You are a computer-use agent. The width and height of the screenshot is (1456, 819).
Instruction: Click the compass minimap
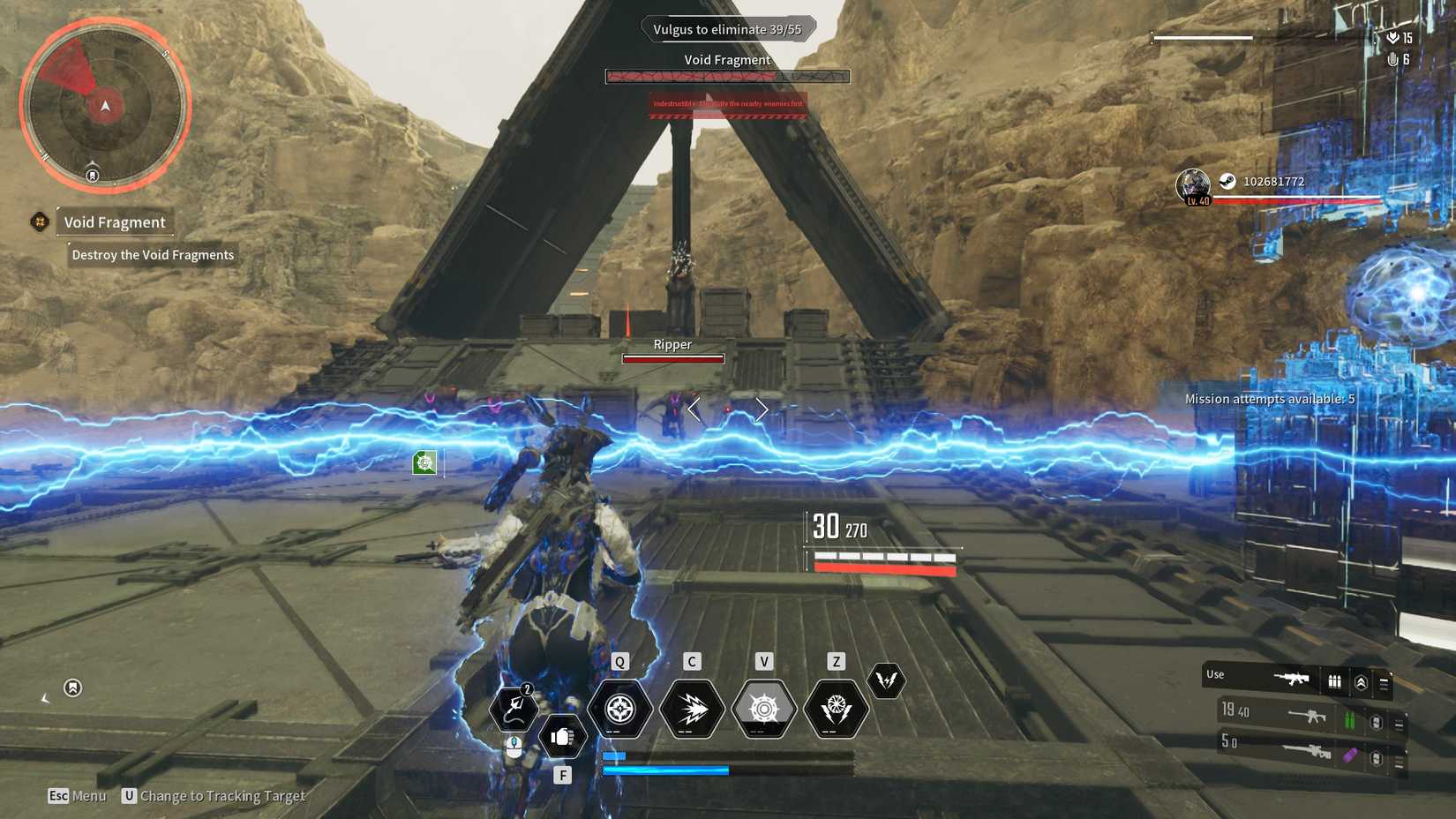tap(105, 106)
